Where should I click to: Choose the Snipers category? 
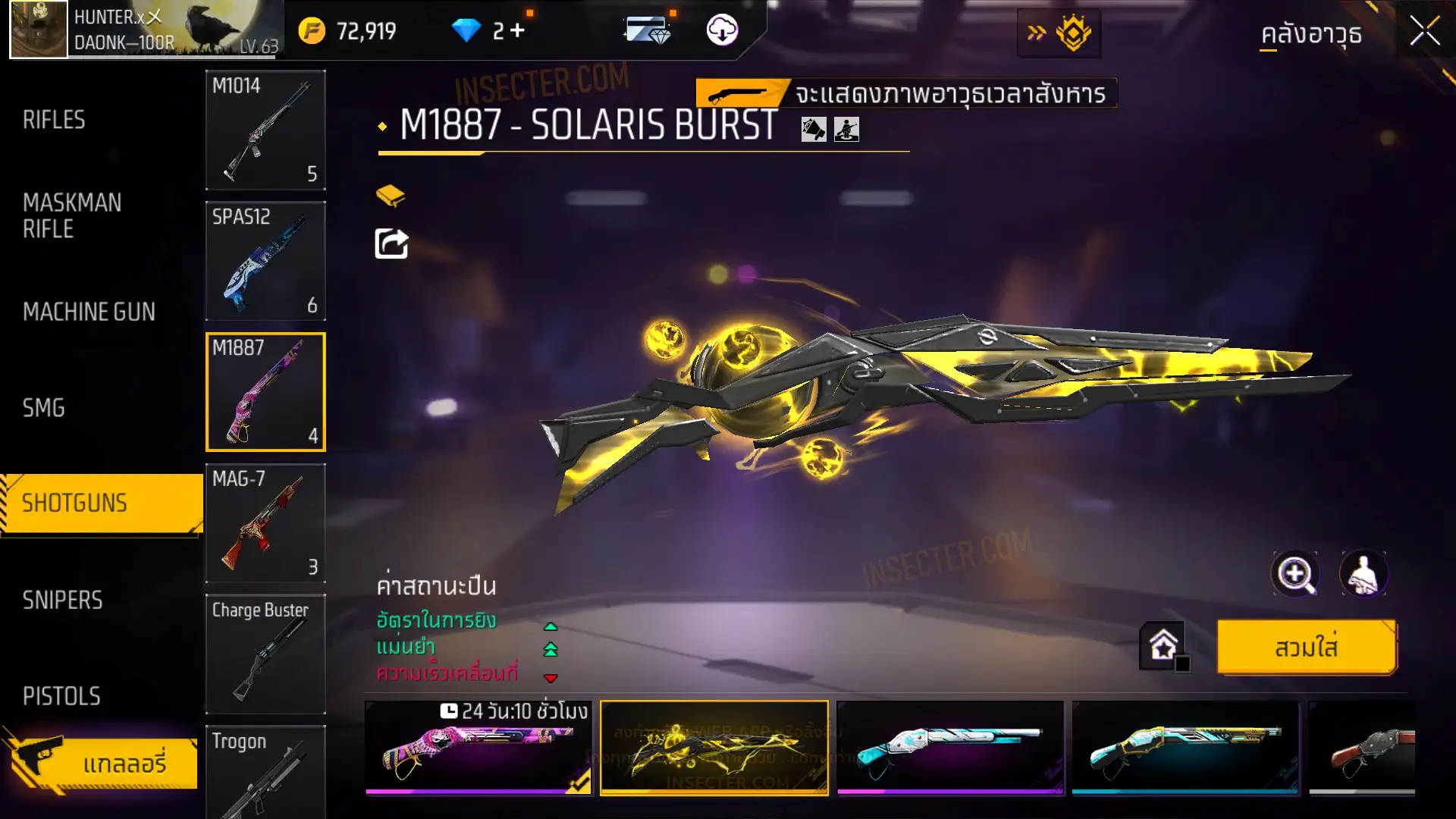62,601
